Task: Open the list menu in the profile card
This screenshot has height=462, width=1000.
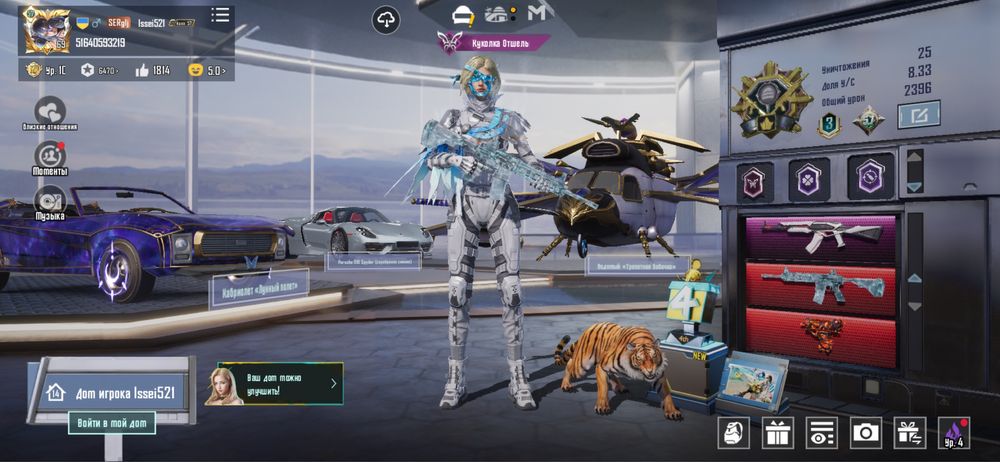Action: tap(220, 15)
